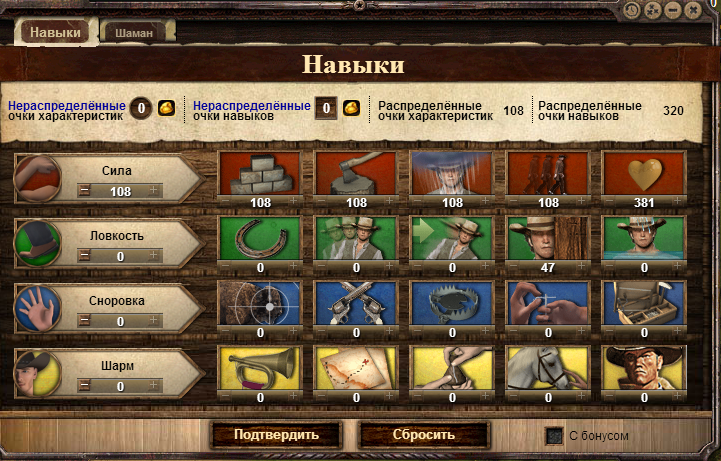Raise the Шарм attribute by one

(153, 386)
